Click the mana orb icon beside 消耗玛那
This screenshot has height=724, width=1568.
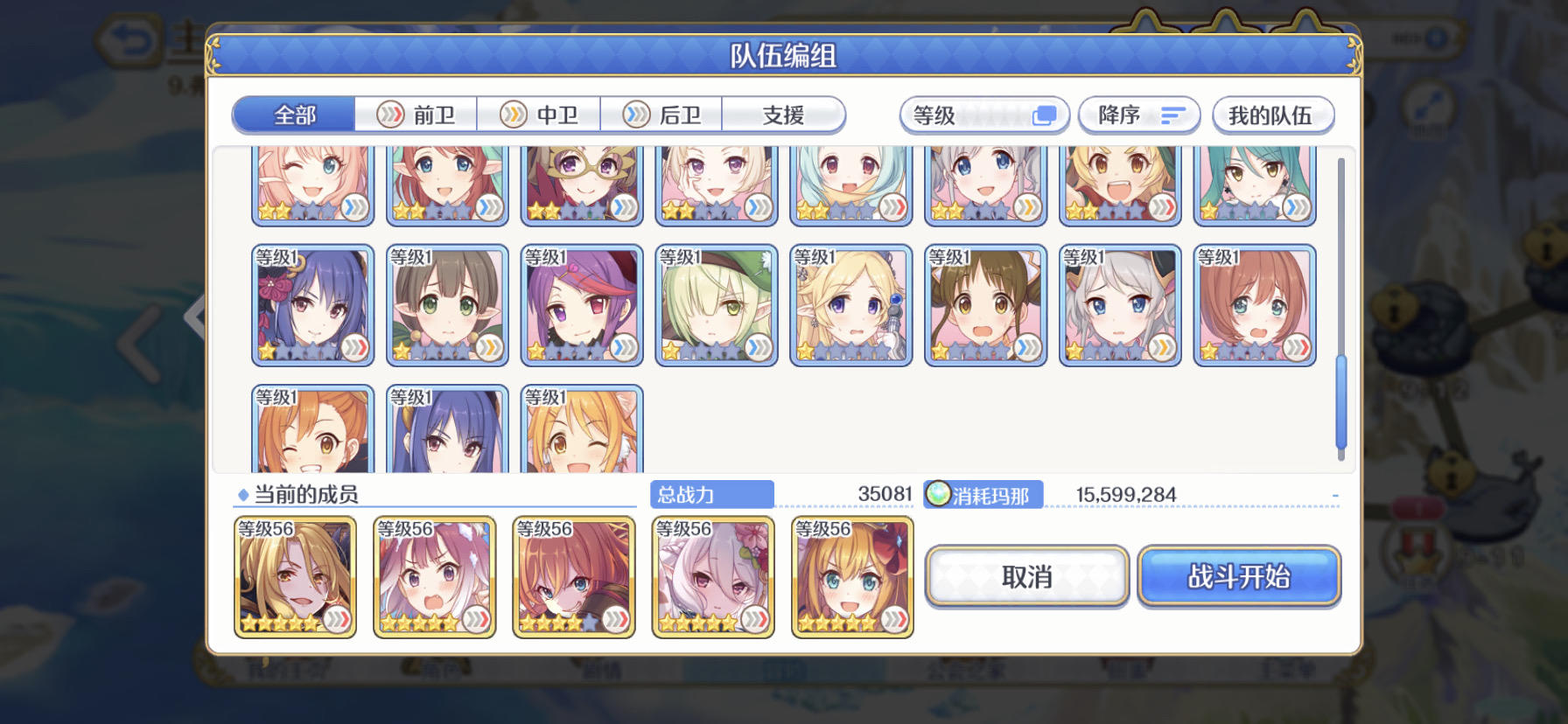[938, 494]
